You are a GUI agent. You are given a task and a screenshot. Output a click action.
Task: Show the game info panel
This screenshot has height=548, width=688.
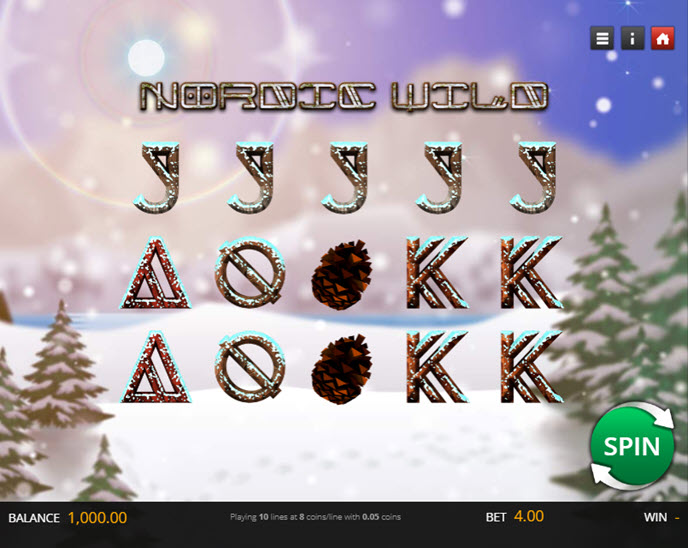pyautogui.click(x=632, y=38)
